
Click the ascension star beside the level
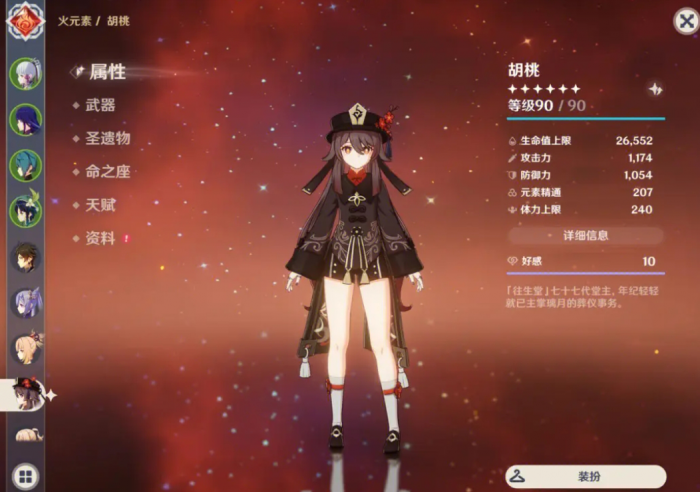pos(655,89)
